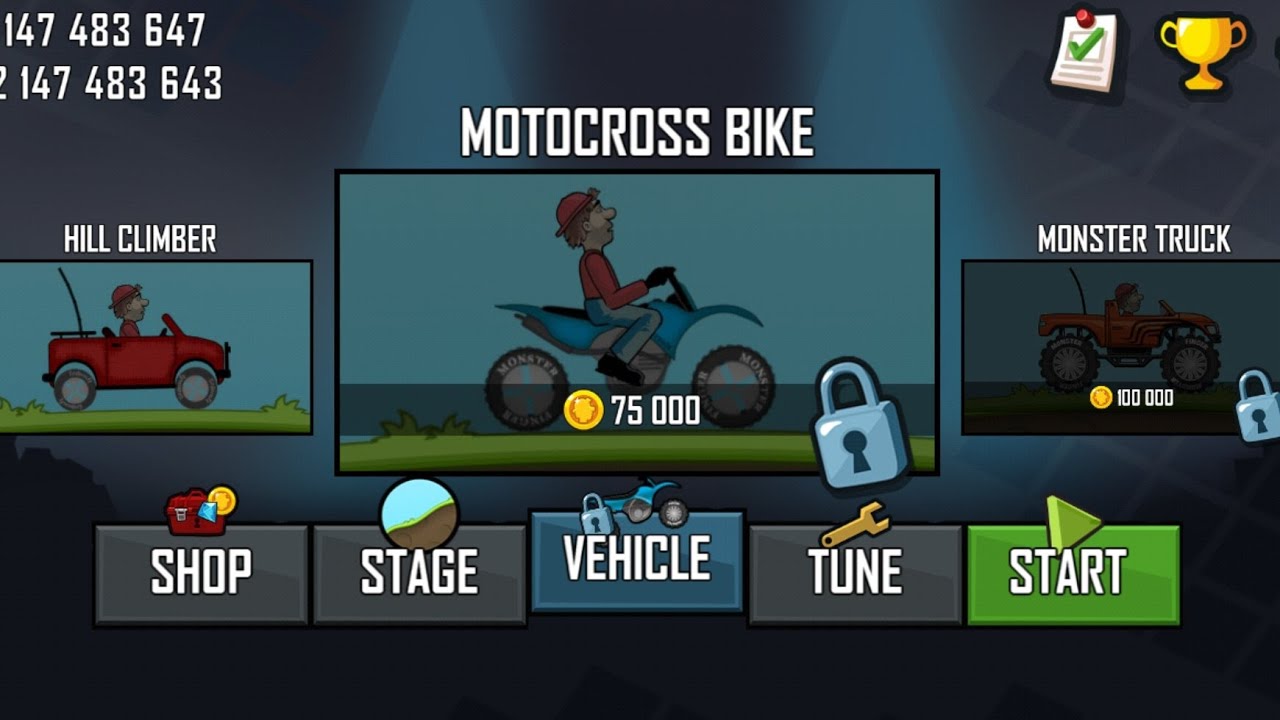Open the gold trophy achievements
Screen dimensions: 1280x720
[1203, 50]
